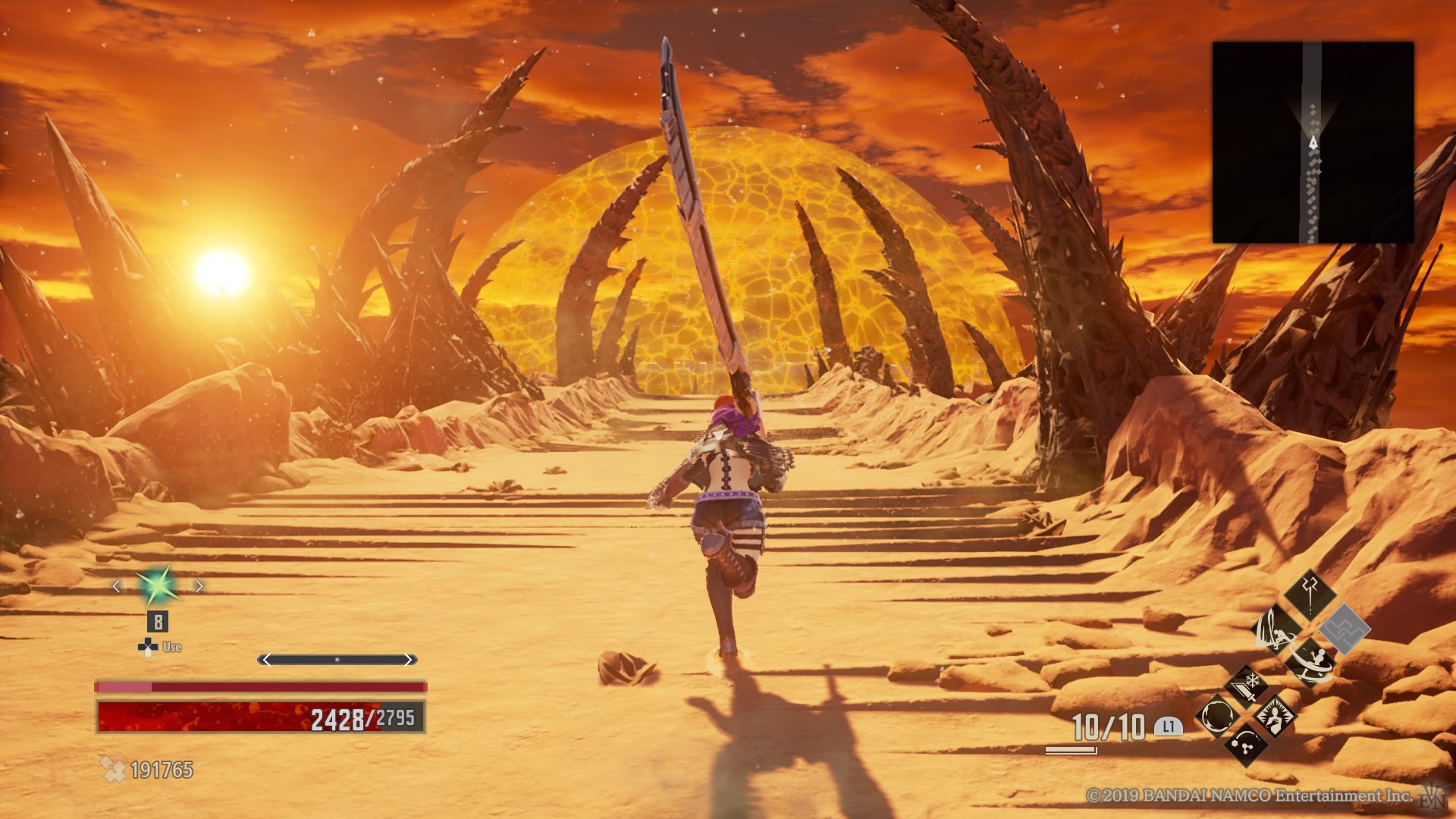Viewport: 1456px width, 819px height.
Task: Select the green star quick item icon
Action: 158,587
